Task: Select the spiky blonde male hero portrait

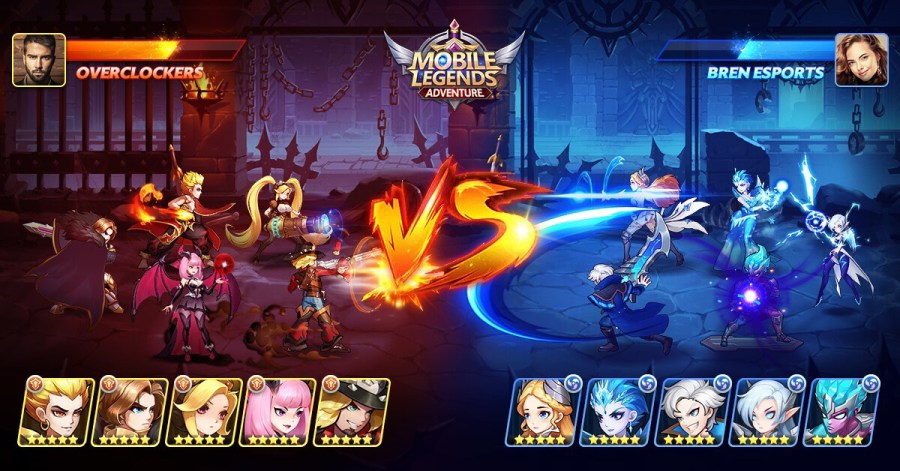Action: coord(56,411)
